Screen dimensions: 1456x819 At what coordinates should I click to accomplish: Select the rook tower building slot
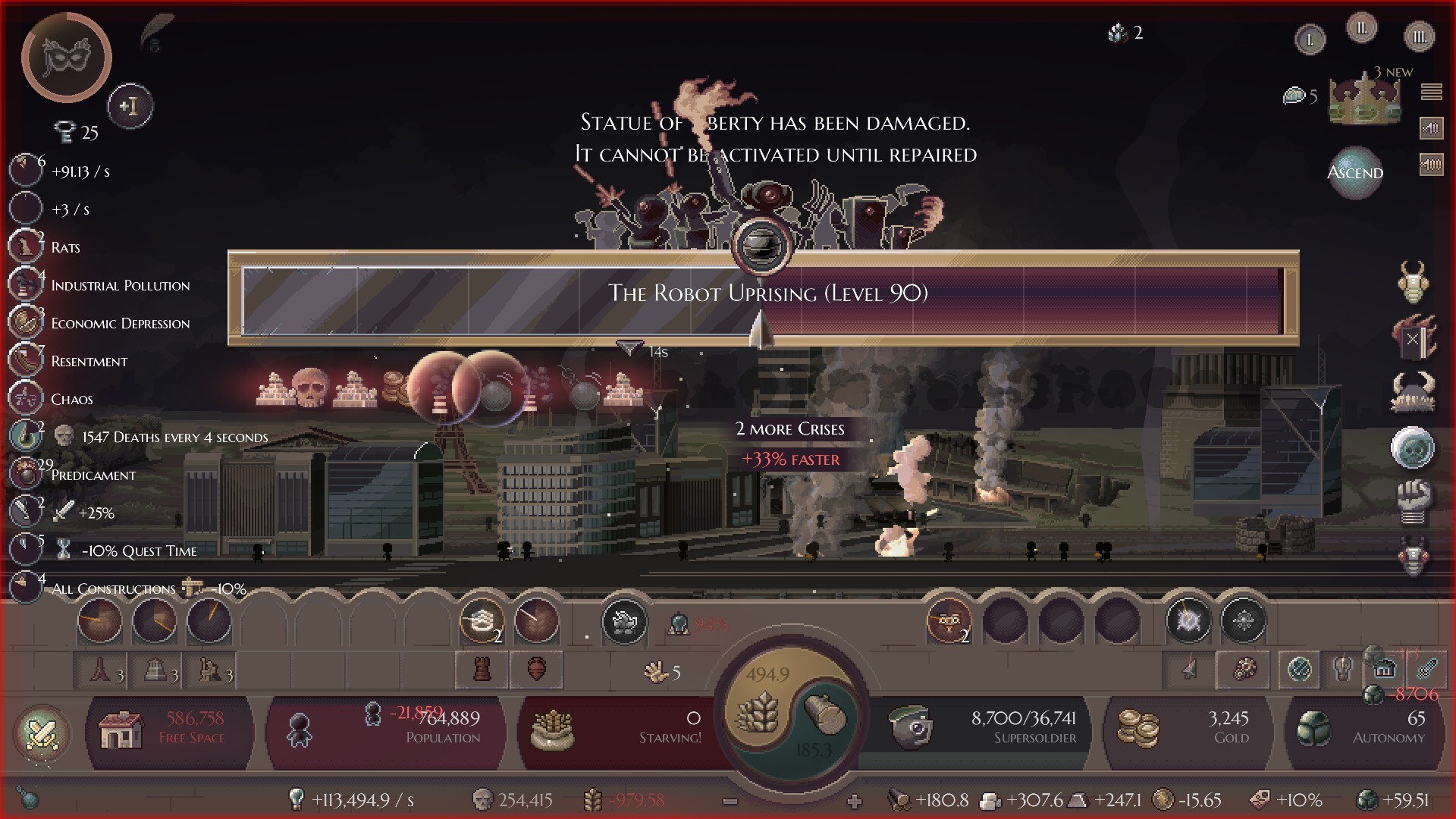coord(482,669)
